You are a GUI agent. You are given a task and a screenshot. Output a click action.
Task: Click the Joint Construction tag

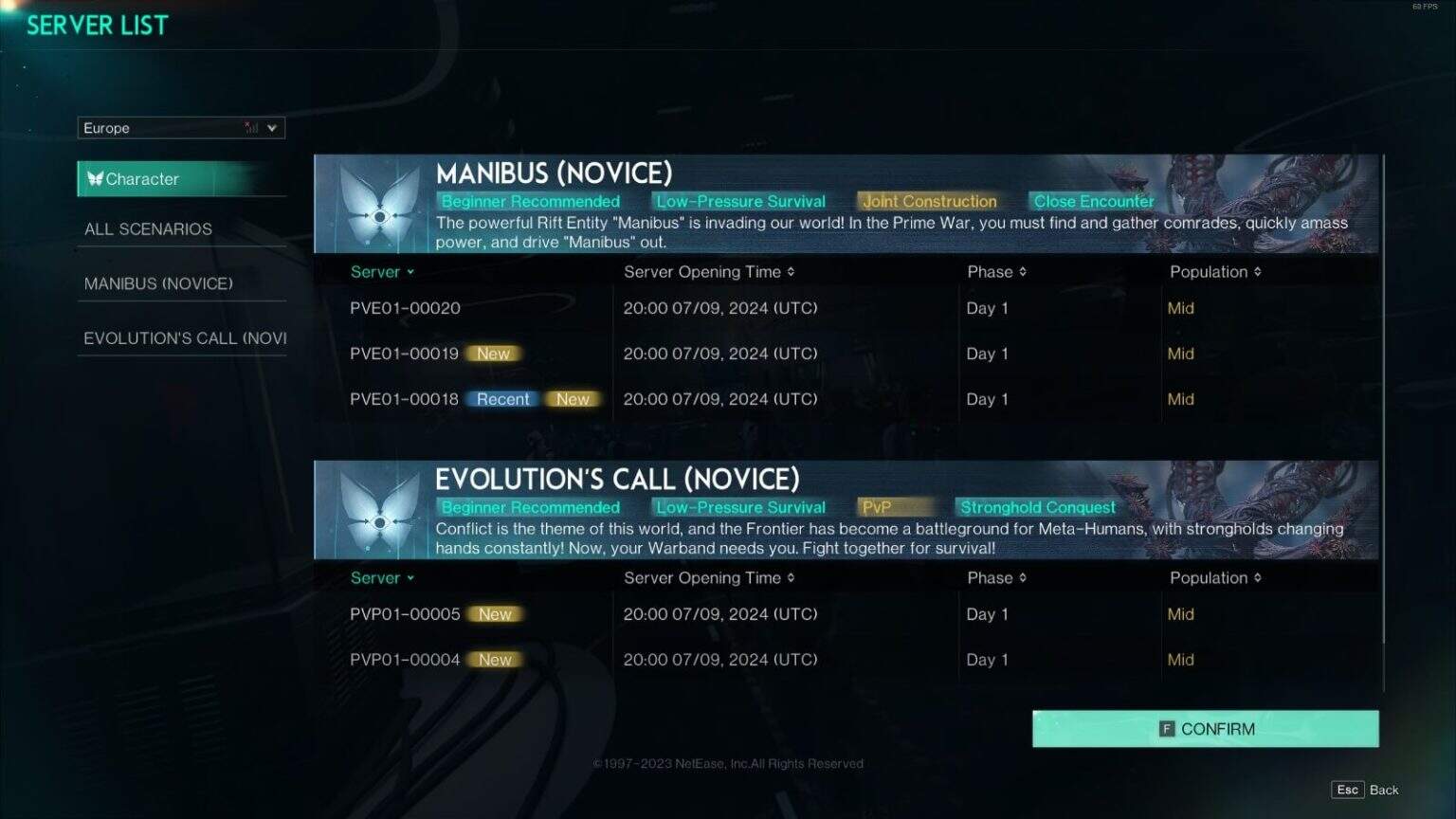929,201
